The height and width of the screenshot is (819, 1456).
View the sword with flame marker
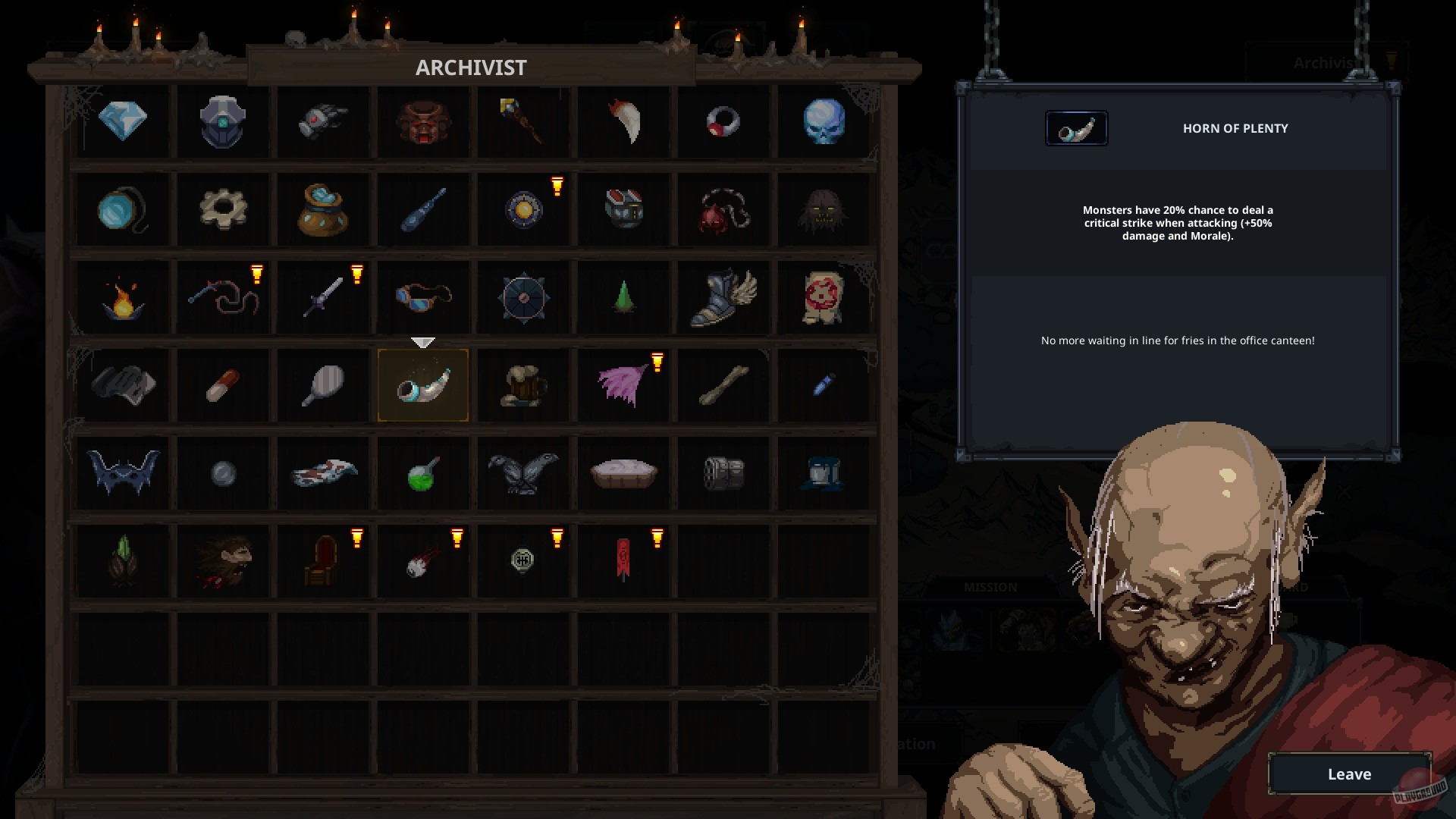(323, 297)
